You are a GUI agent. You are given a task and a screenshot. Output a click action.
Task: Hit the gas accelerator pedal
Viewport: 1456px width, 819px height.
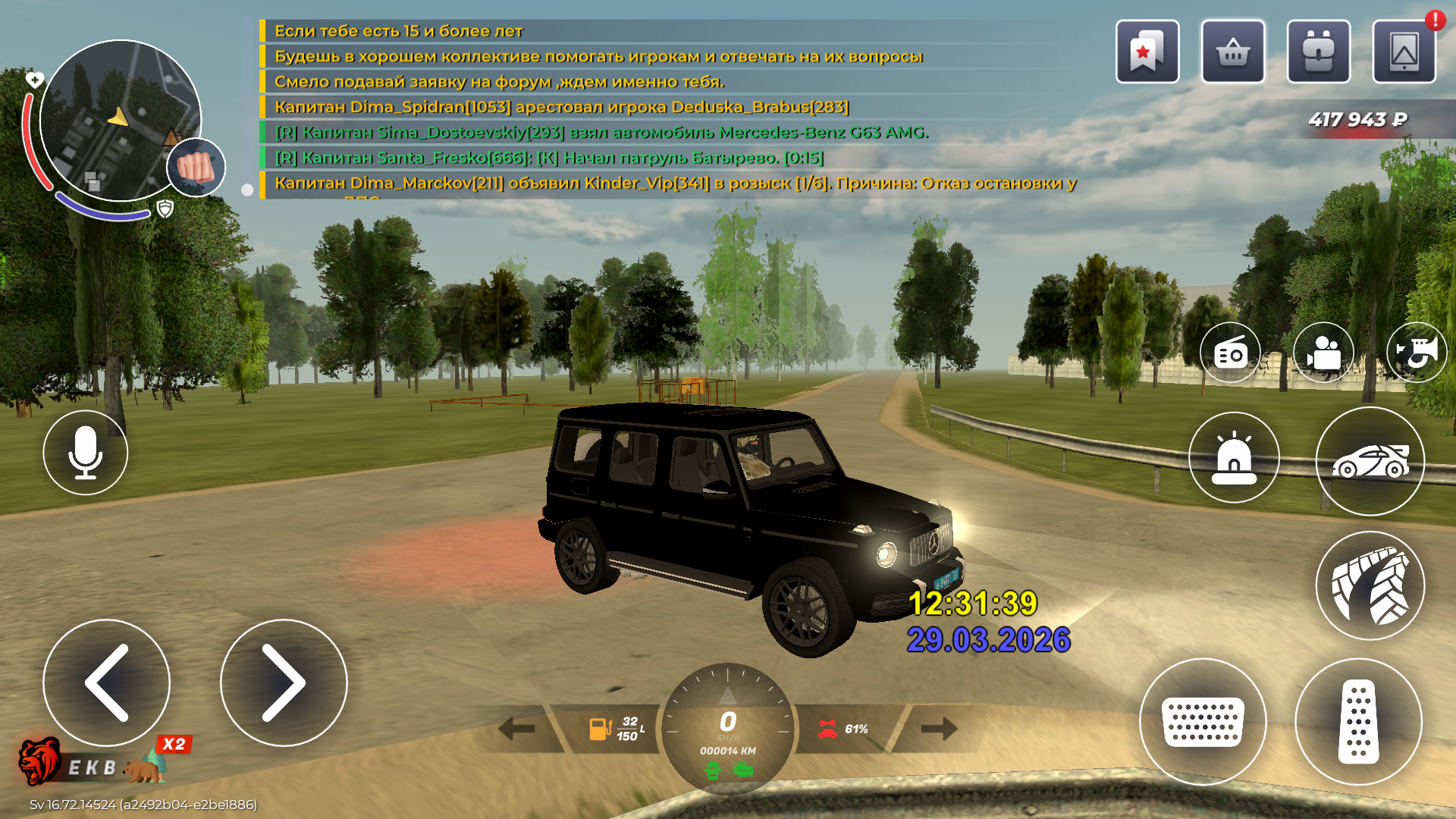(x=1358, y=721)
